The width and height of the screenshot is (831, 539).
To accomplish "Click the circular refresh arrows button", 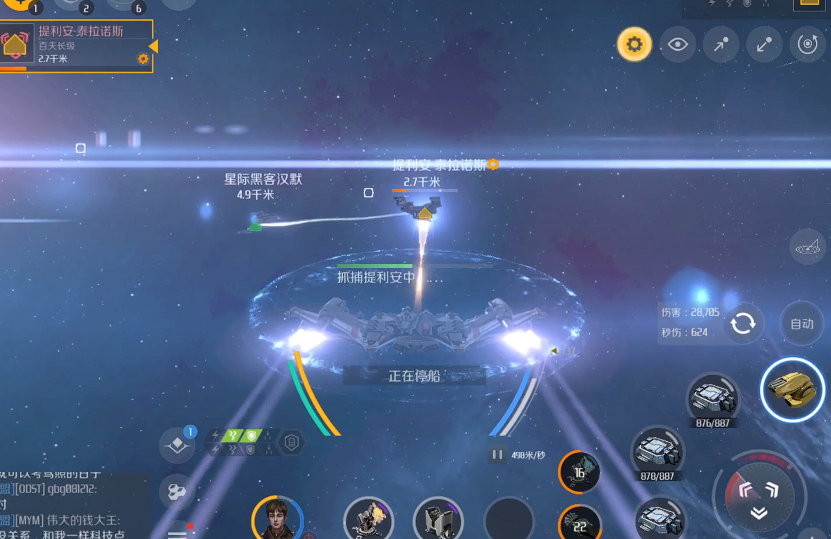I will 743,323.
